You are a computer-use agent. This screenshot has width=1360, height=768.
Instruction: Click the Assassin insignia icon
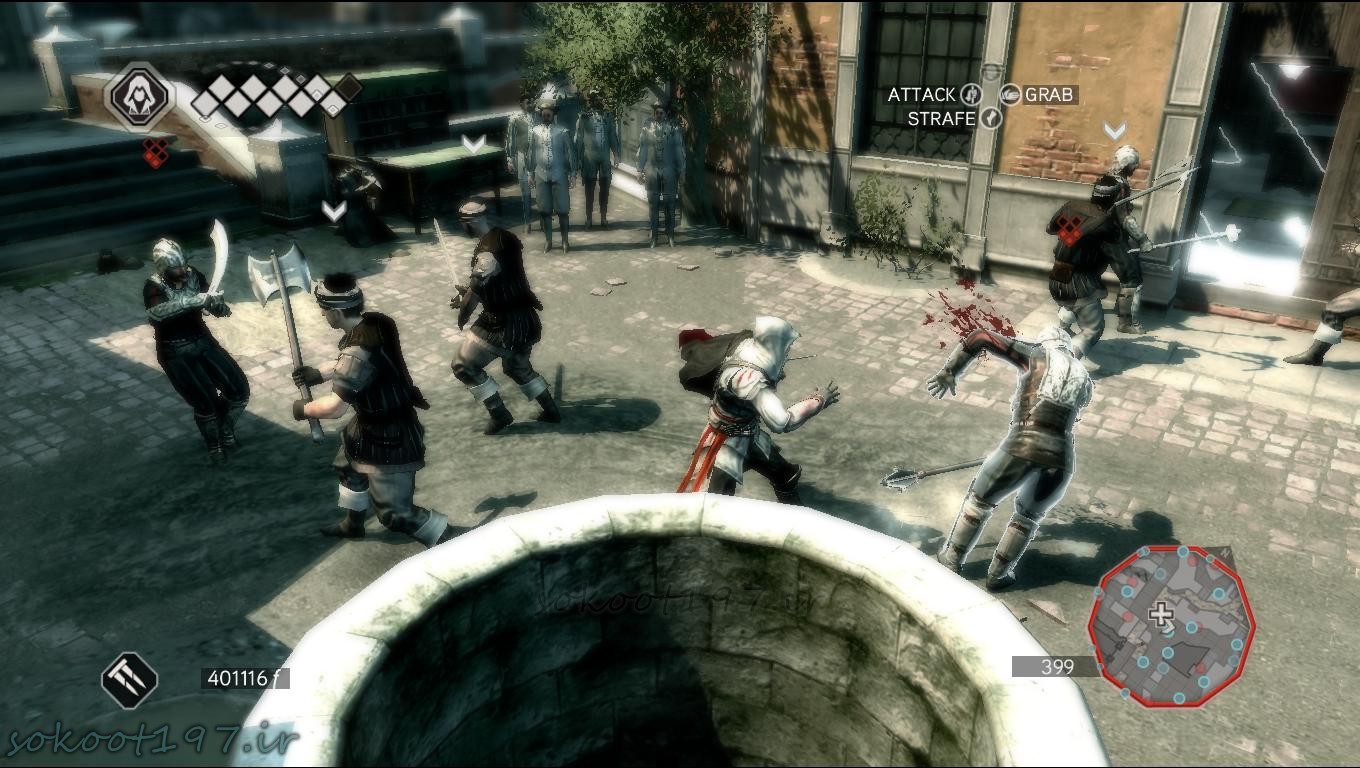click(140, 96)
